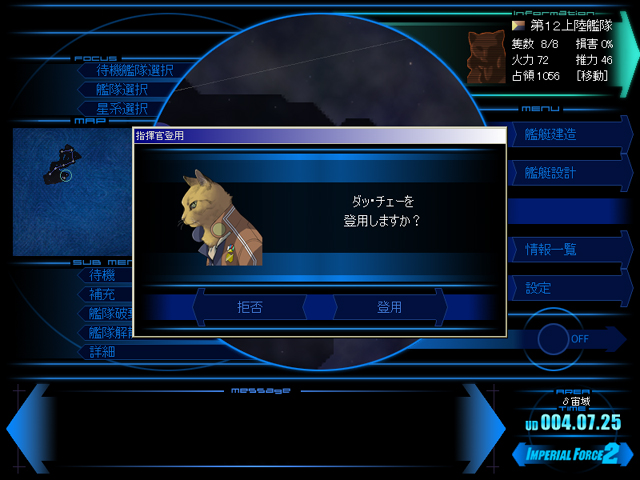Open the 艦艇設計 ship design menu

tap(565, 172)
